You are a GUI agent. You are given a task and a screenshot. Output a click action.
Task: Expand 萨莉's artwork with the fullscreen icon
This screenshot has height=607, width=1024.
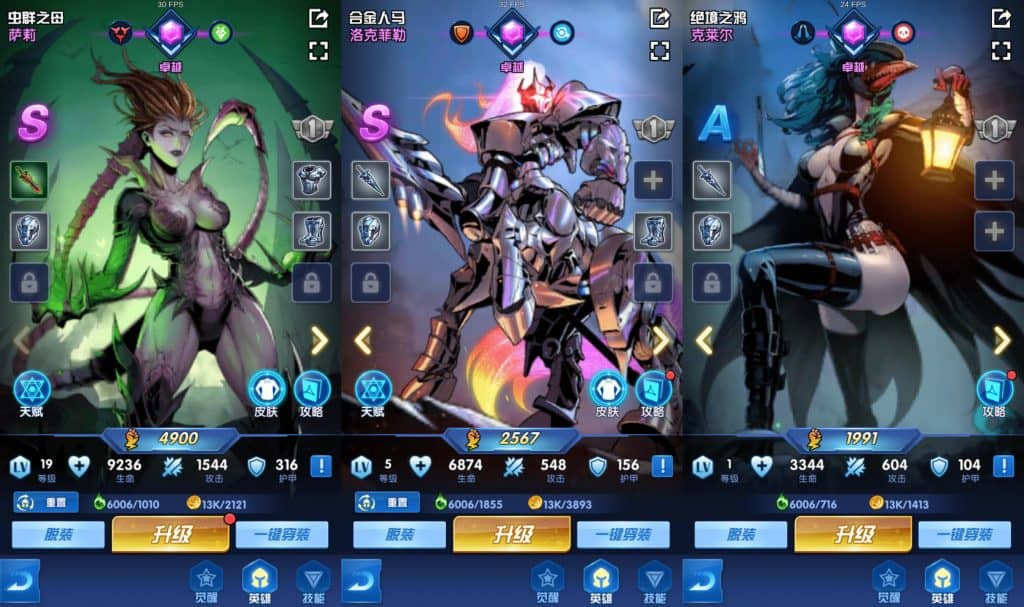pos(319,50)
